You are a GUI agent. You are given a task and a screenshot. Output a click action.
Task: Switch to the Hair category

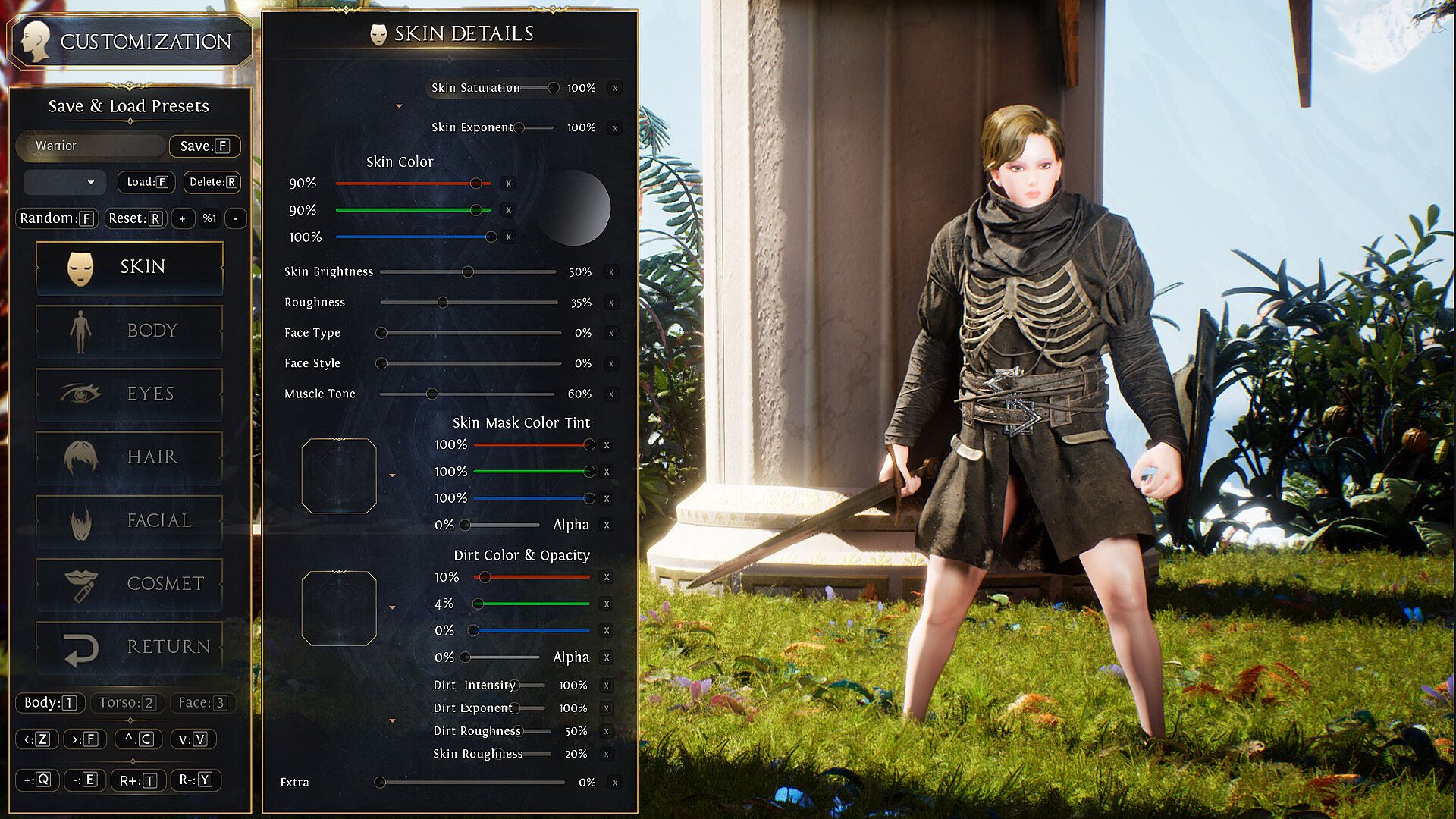click(129, 457)
